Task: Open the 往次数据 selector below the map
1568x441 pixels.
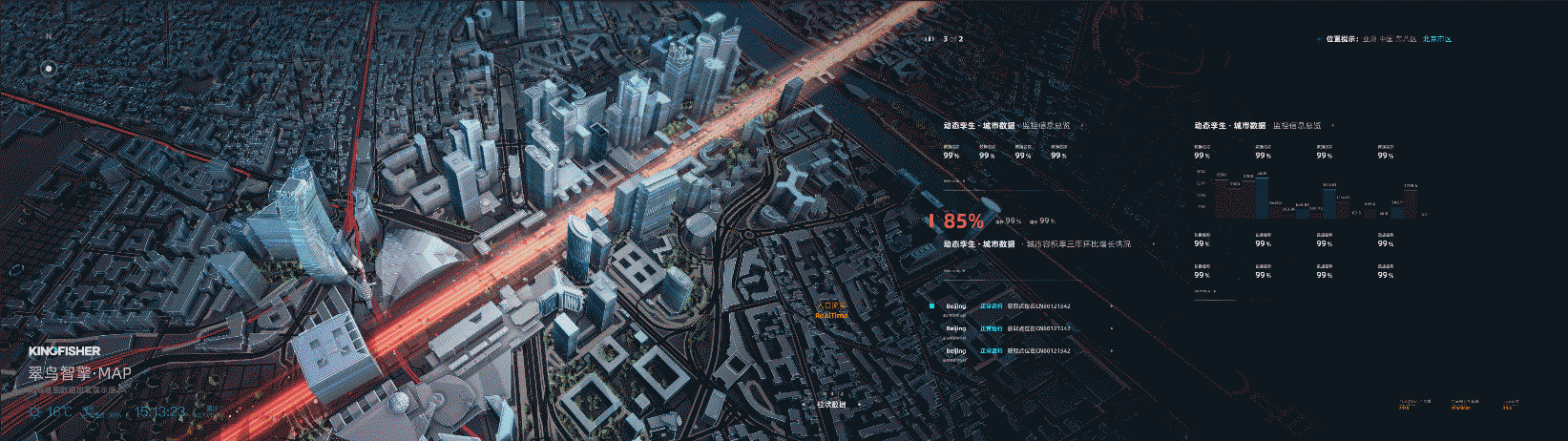Action: tap(831, 404)
